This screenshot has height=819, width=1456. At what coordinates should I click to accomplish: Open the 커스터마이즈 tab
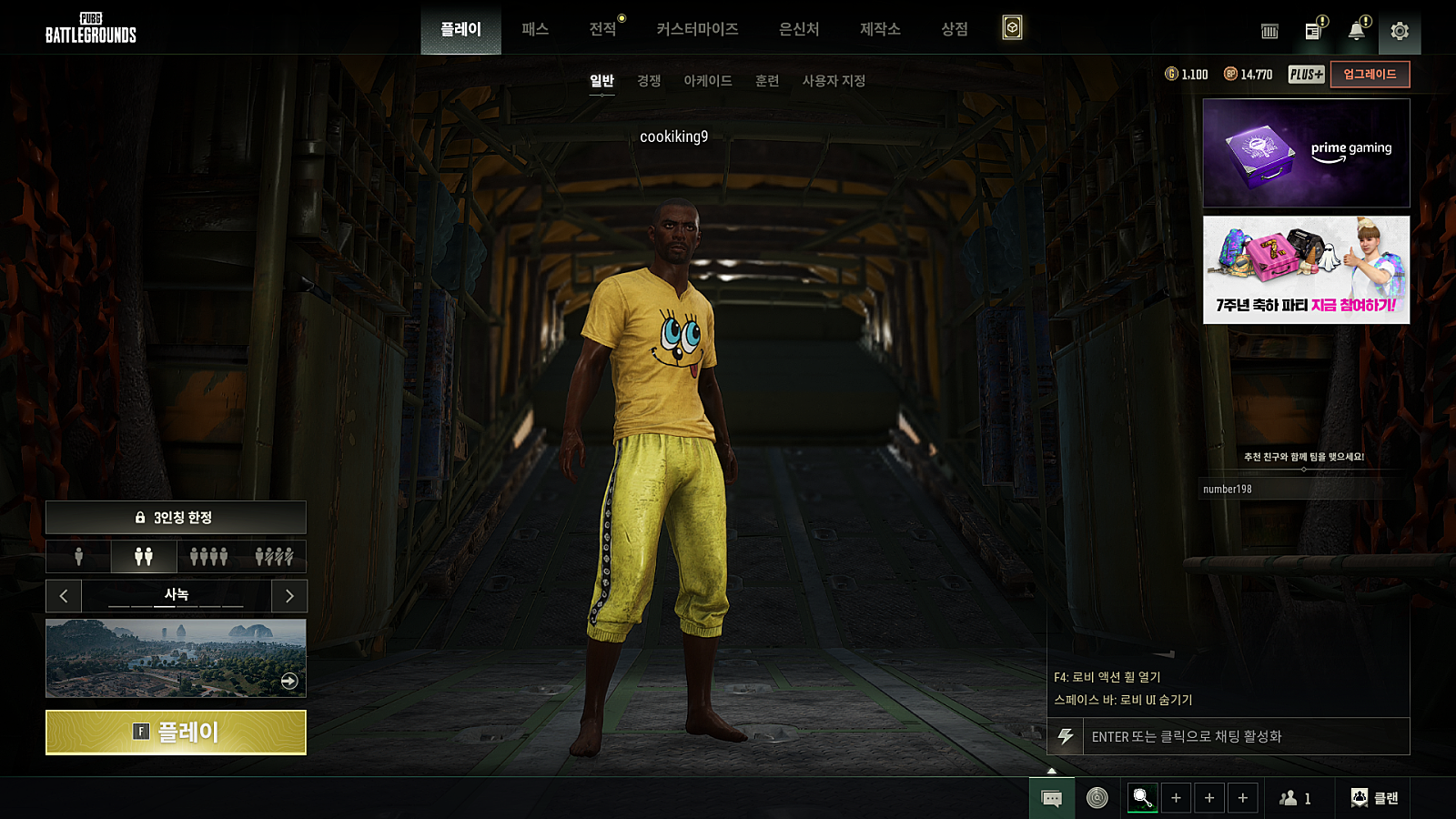coord(697,29)
